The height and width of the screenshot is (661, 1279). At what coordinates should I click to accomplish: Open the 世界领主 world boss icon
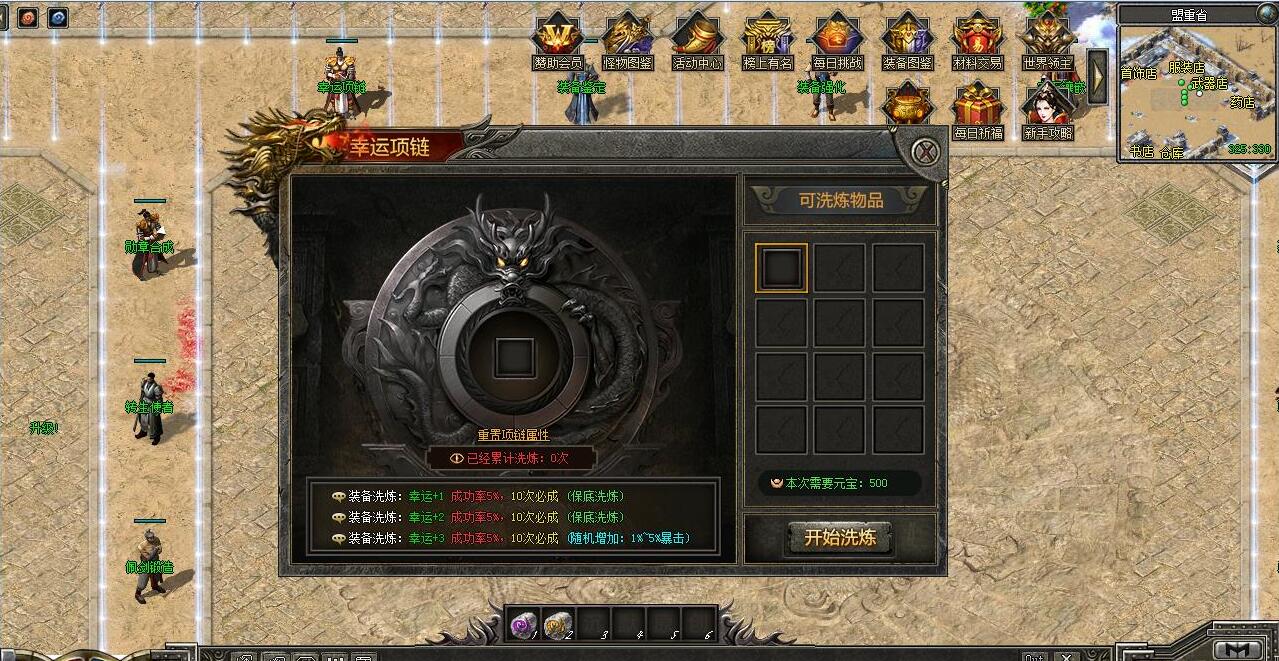pos(1047,40)
